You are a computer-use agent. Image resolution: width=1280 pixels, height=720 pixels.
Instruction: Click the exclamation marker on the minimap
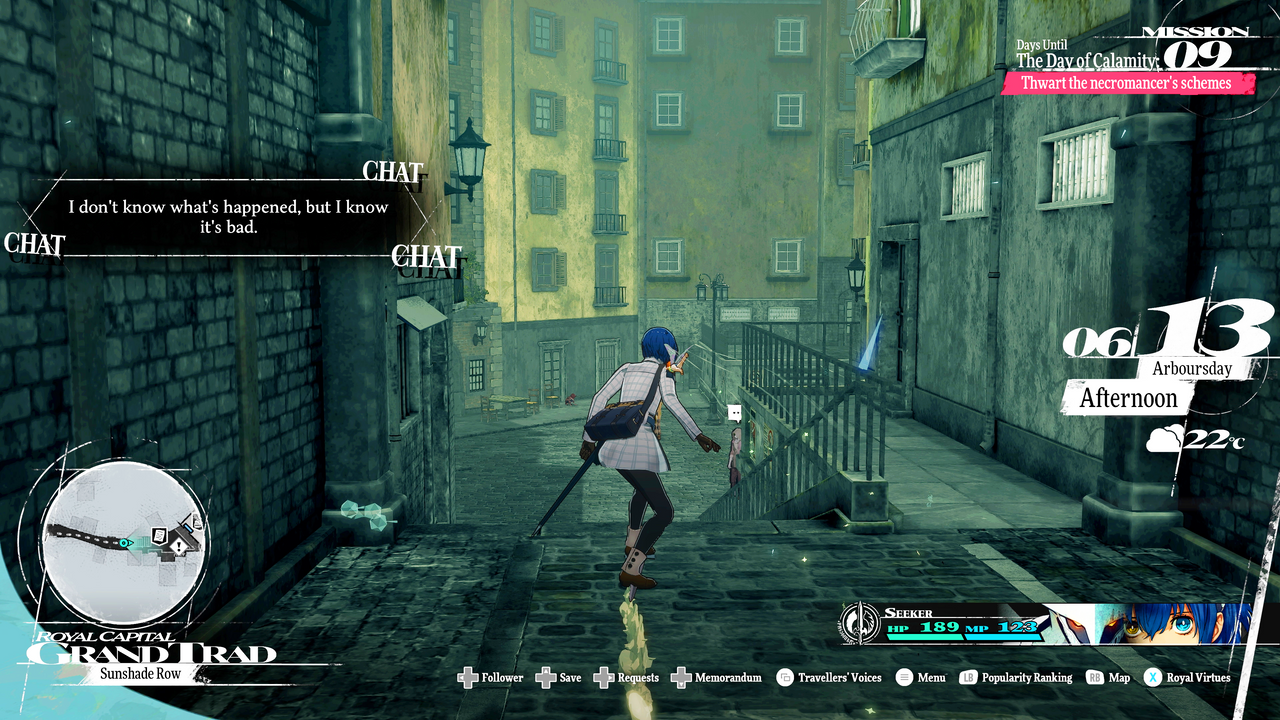[178, 547]
